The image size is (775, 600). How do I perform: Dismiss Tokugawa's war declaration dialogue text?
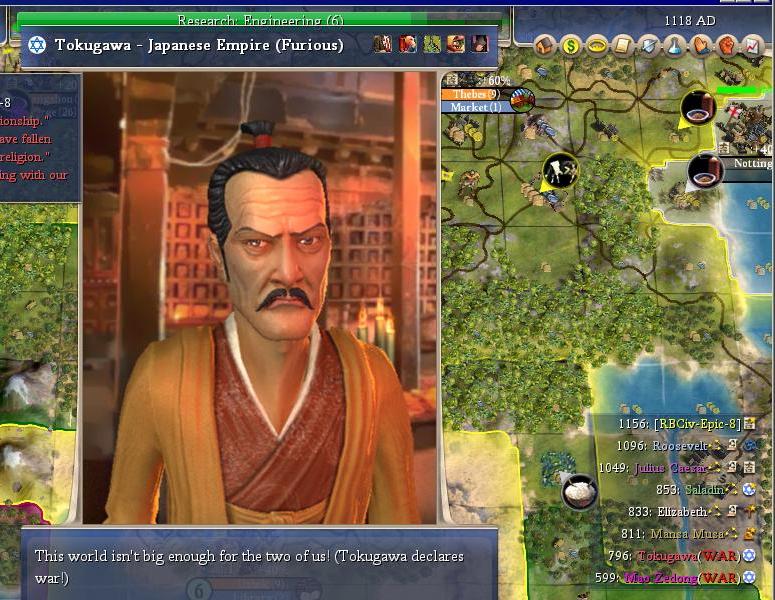click(x=250, y=566)
